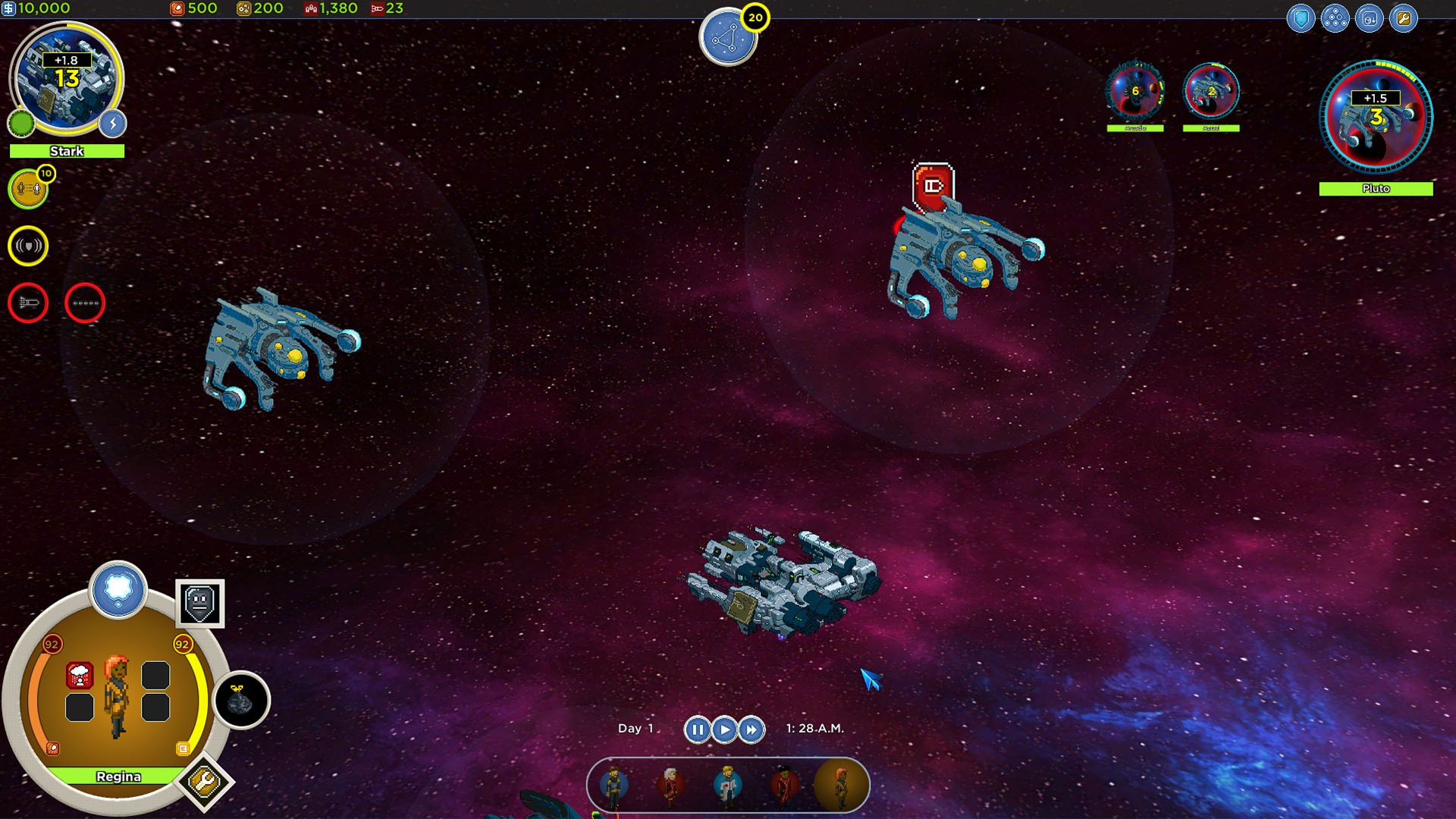This screenshot has height=819, width=1456.
Task: Select the enemy ship portrait numbered 6
Action: (x=1135, y=92)
